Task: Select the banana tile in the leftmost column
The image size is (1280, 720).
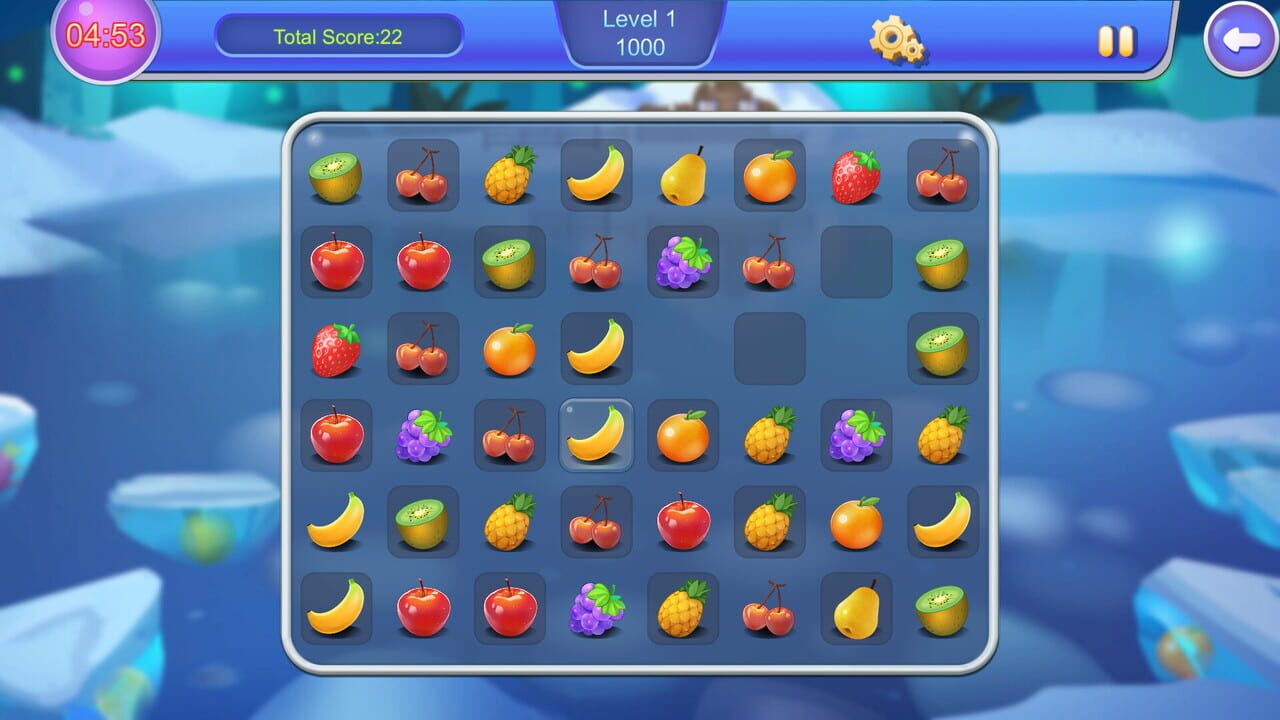Action: click(337, 522)
